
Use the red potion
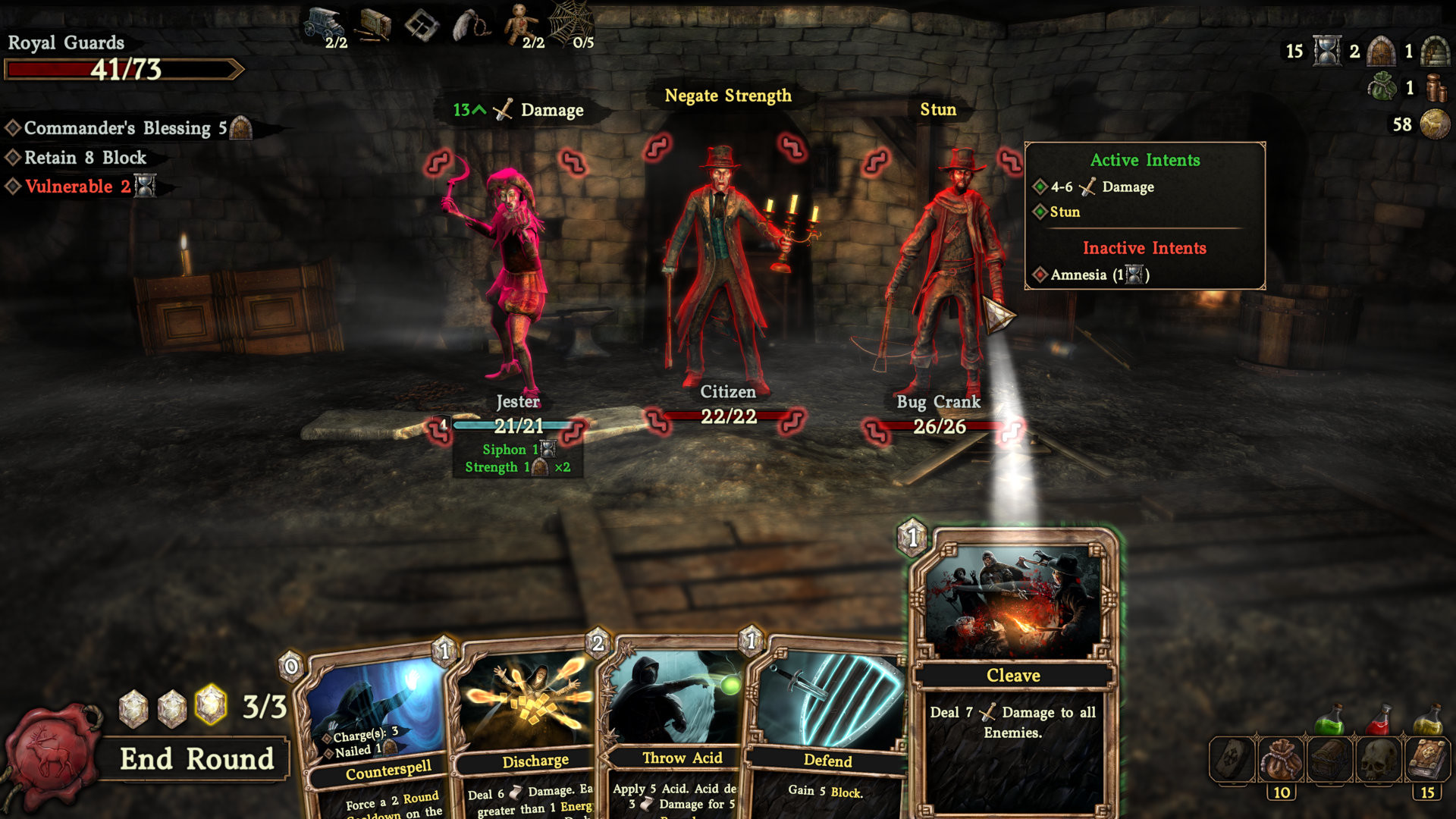coord(1379,719)
